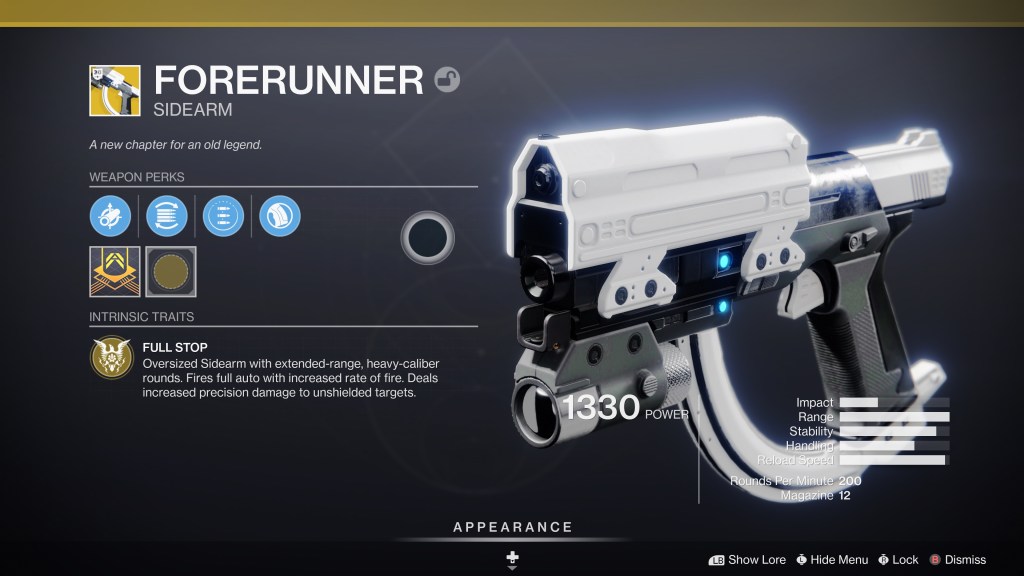Open the Appearance section

[512, 527]
